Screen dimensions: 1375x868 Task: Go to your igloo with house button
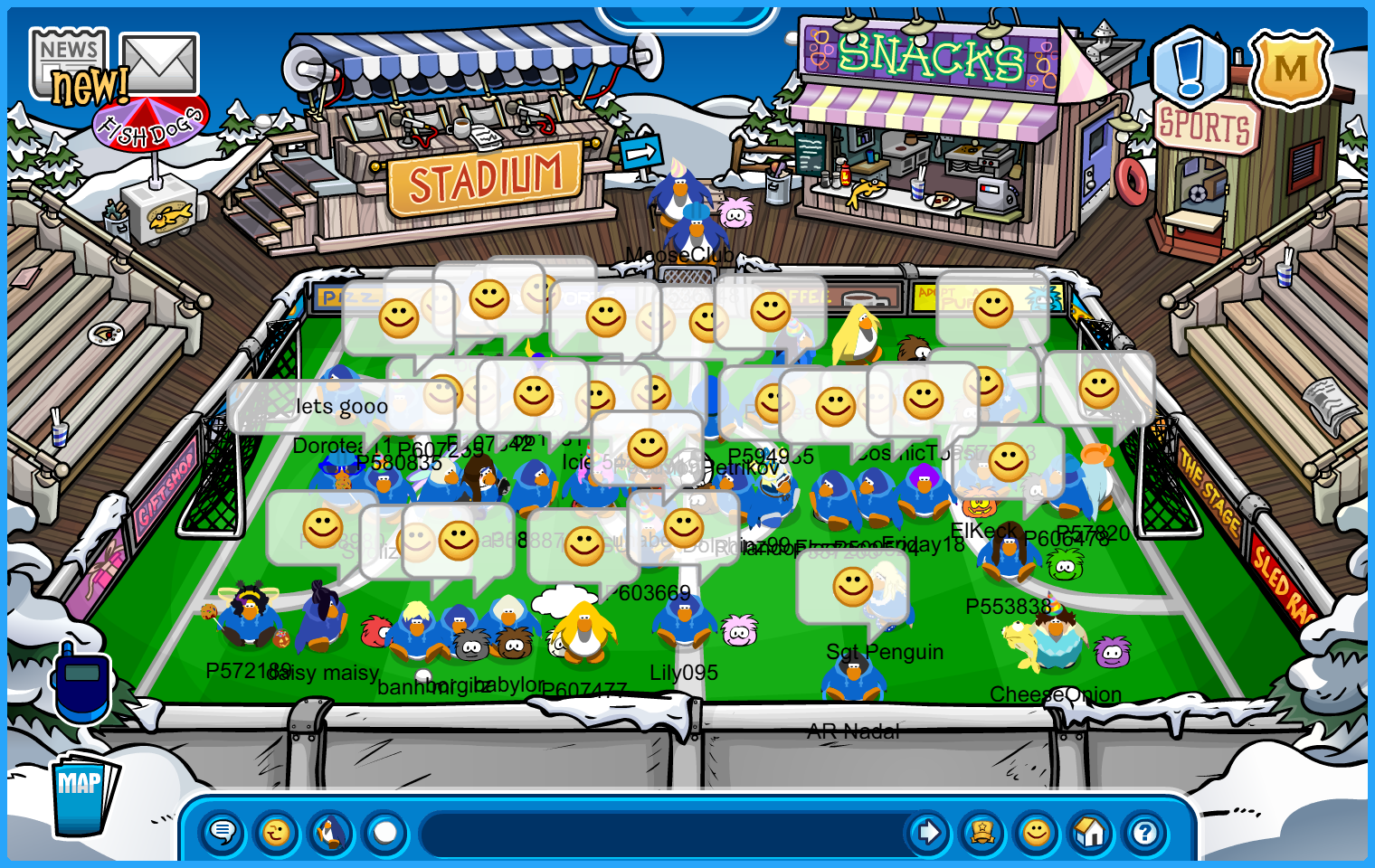click(x=1091, y=832)
